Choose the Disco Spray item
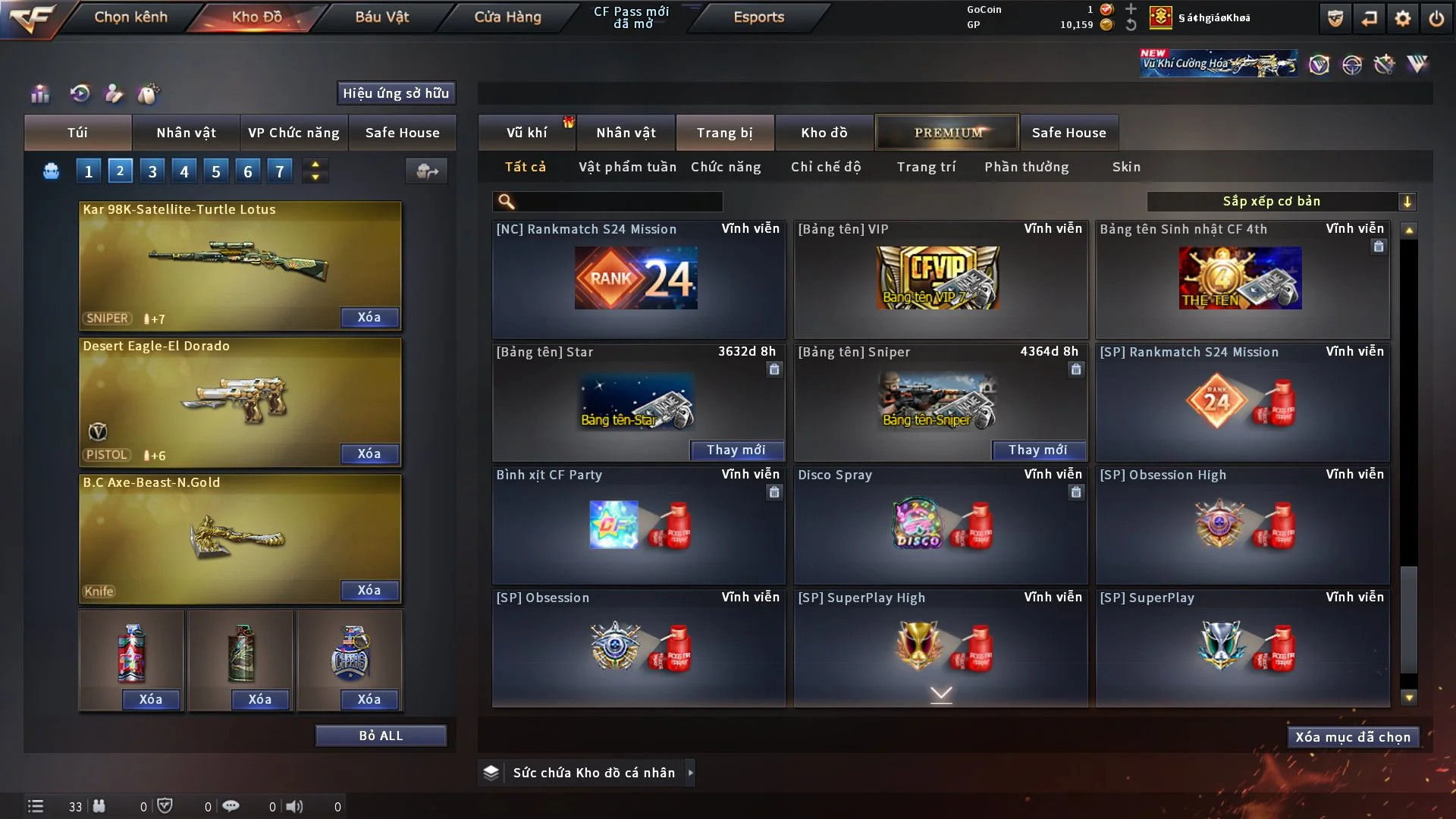This screenshot has width=1456, height=819. (940, 525)
